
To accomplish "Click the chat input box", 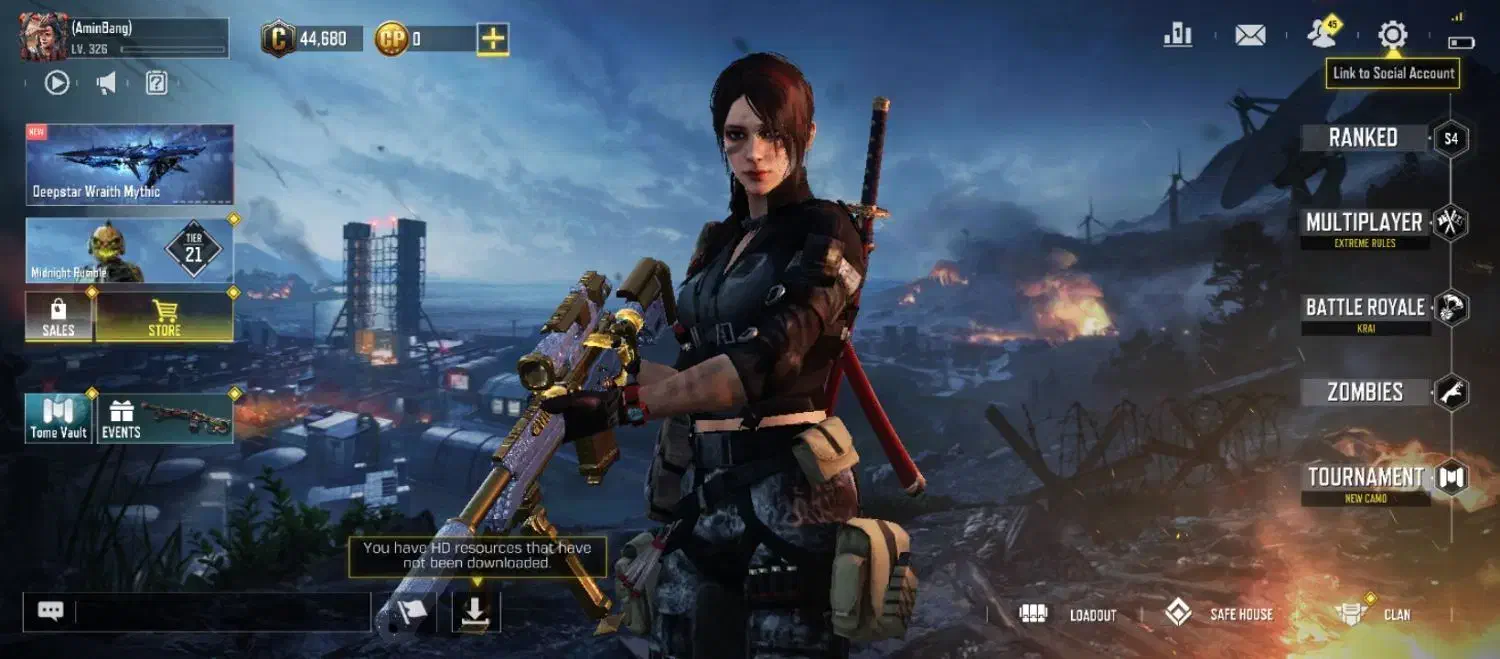I will pyautogui.click(x=222, y=612).
